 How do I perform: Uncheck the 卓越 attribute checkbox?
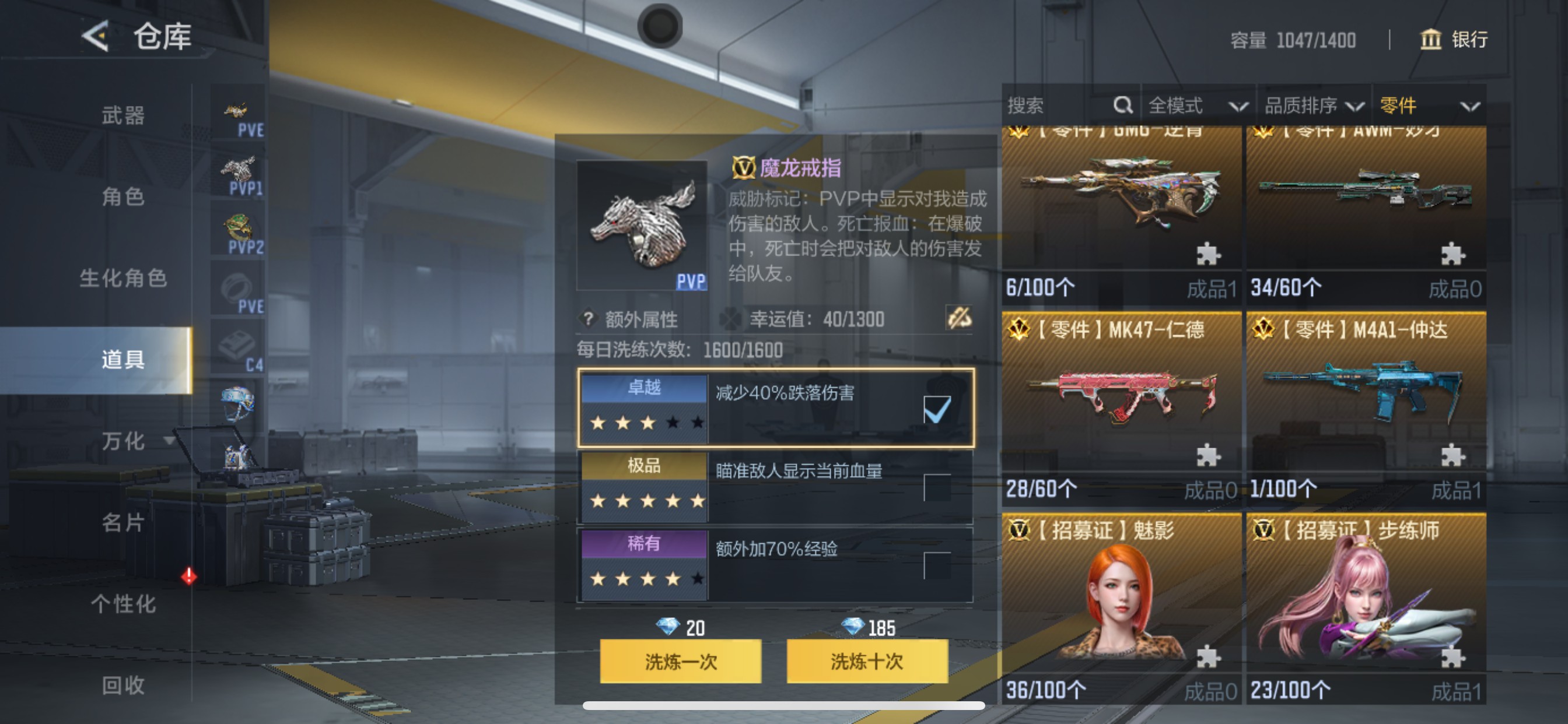938,410
